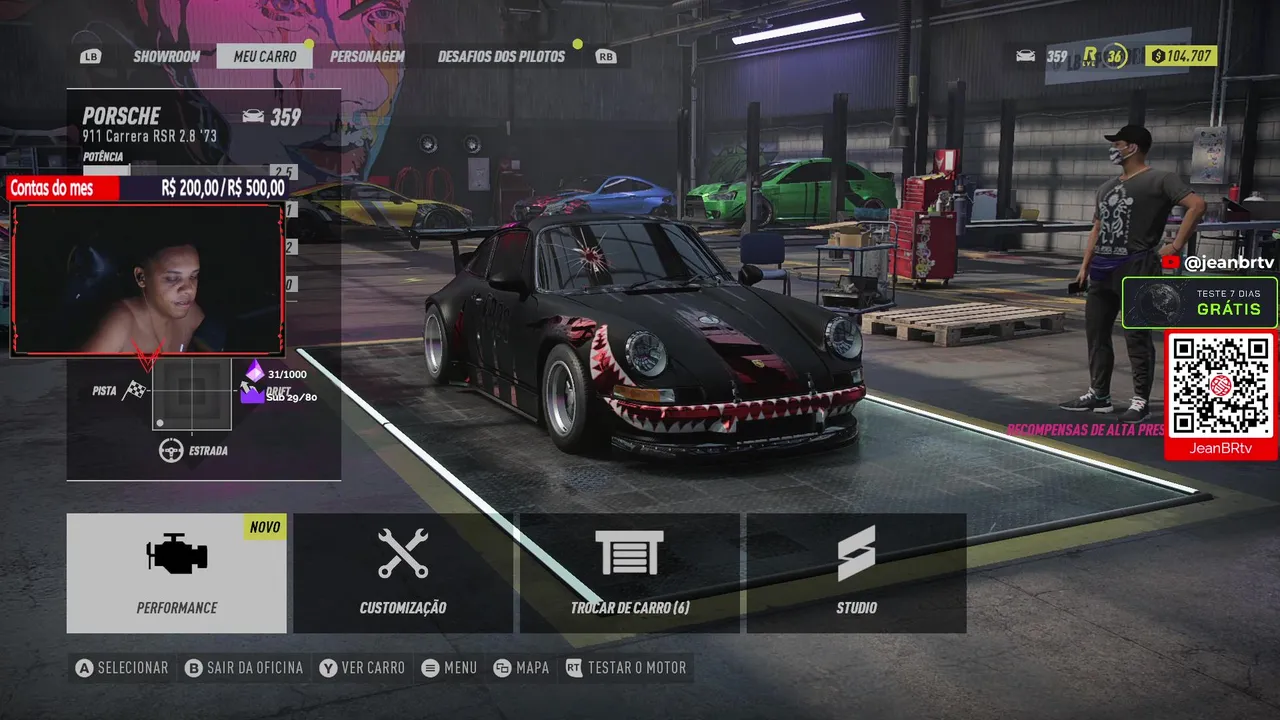The height and width of the screenshot is (720, 1280).
Task: Switch to the Showroom tab
Action: tap(166, 56)
